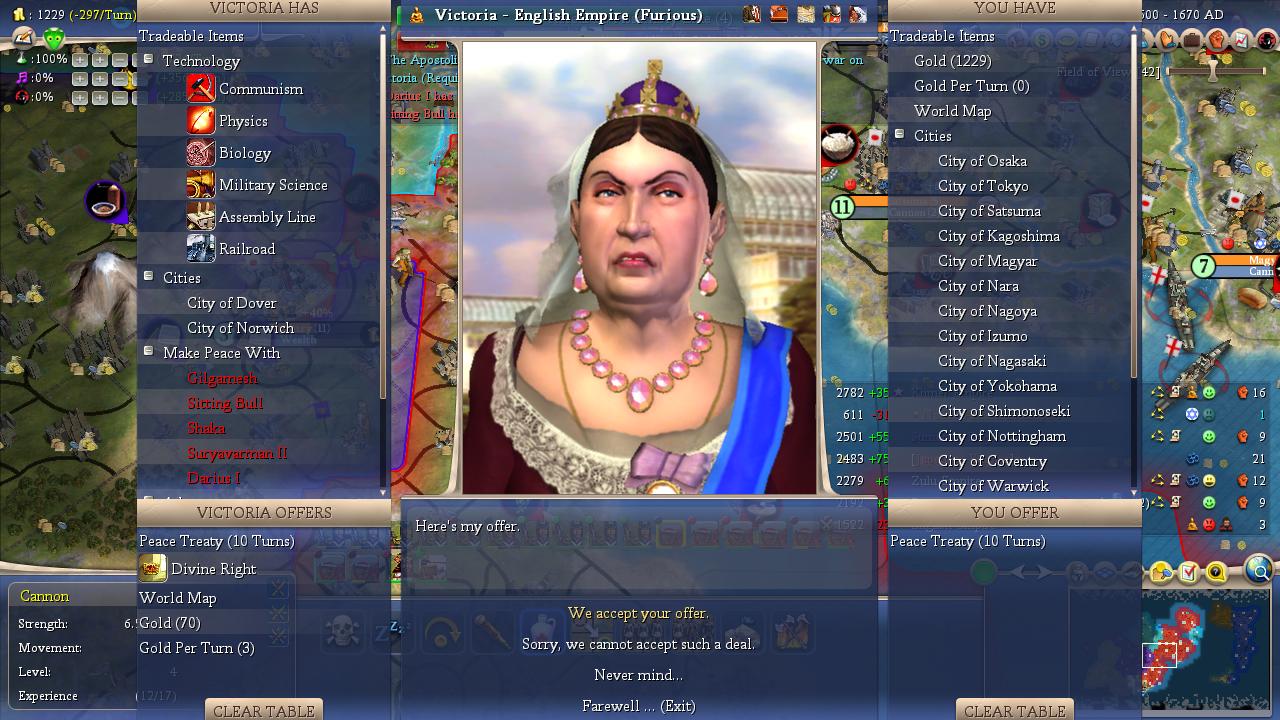Accept Victoria's offer

638,613
